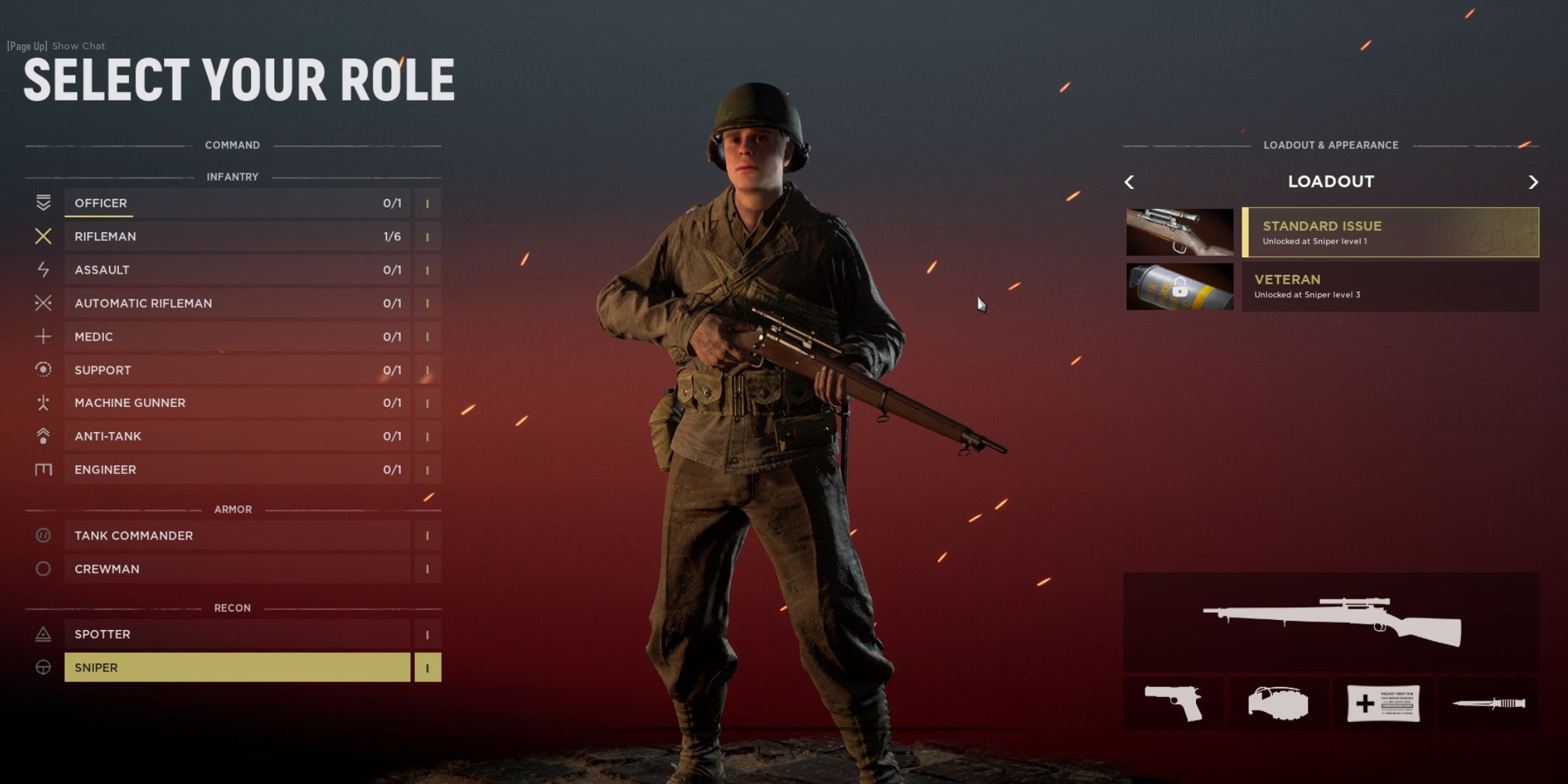Select the grenade icon in loadout panel
Screen dimensions: 1568x784
click(x=1279, y=702)
